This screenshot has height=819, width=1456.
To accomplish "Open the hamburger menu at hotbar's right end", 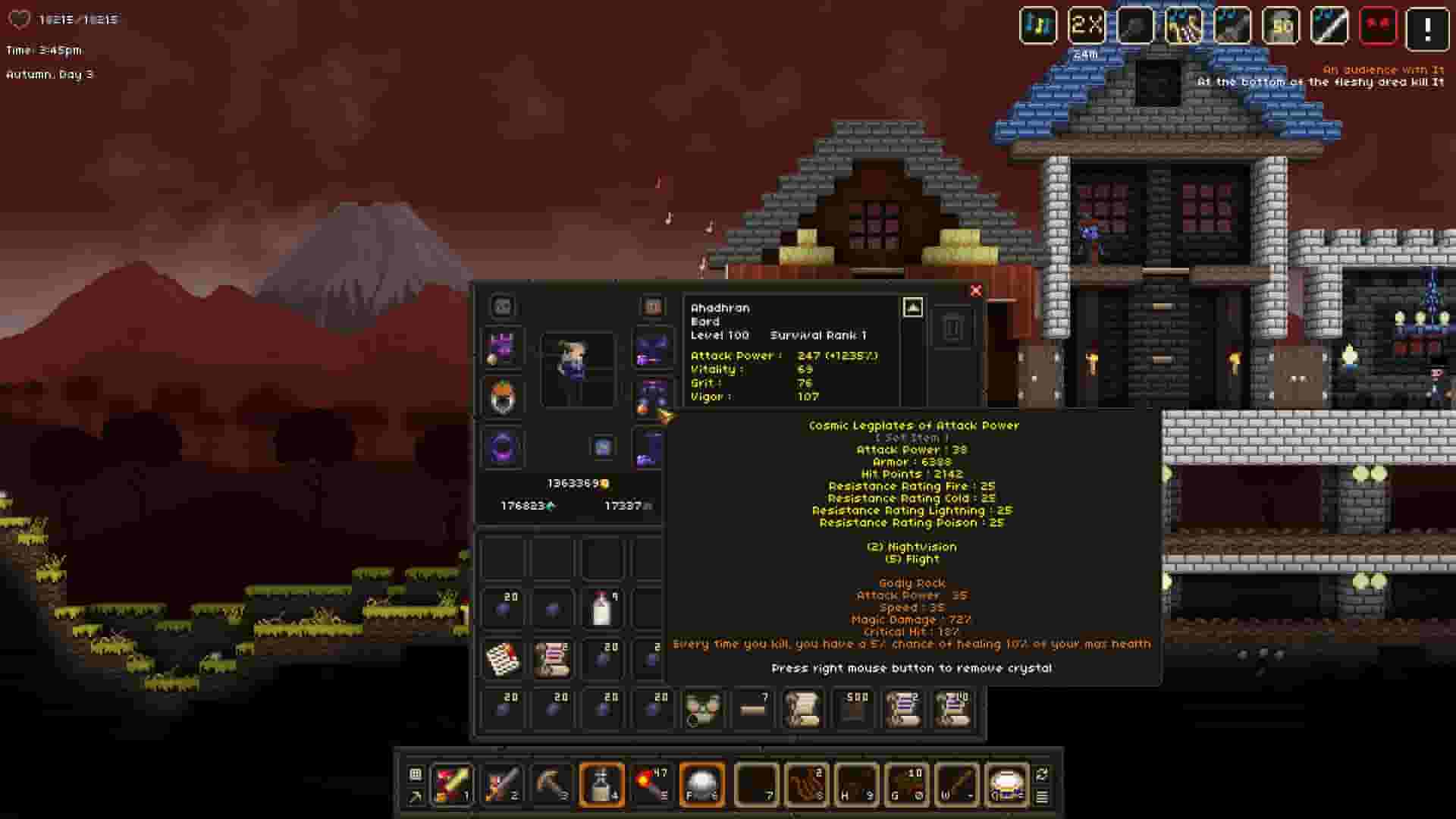I will [x=1042, y=799].
